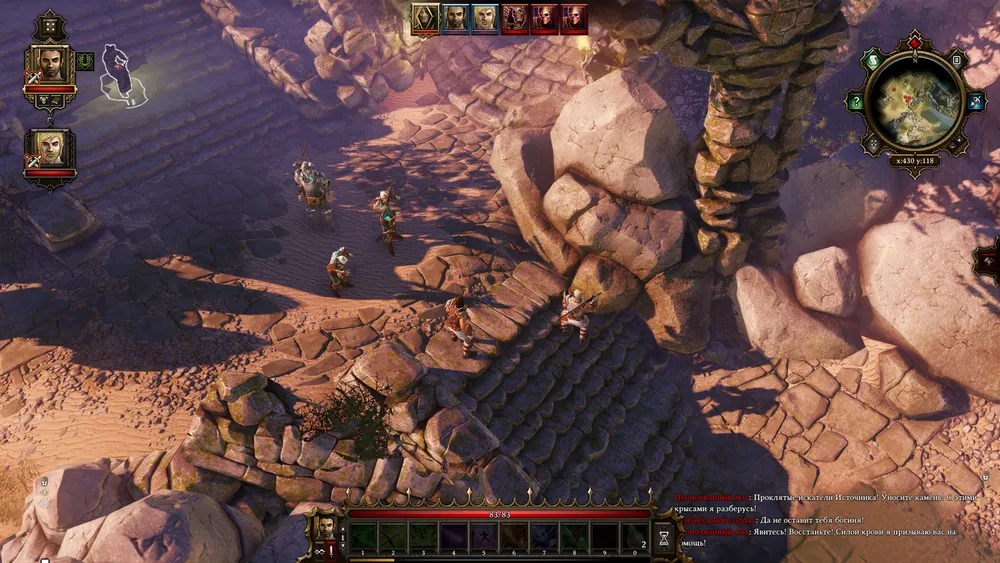Click the dice icon above the party portraits
Image resolution: width=1000 pixels, height=563 pixels.
pyautogui.click(x=49, y=24)
